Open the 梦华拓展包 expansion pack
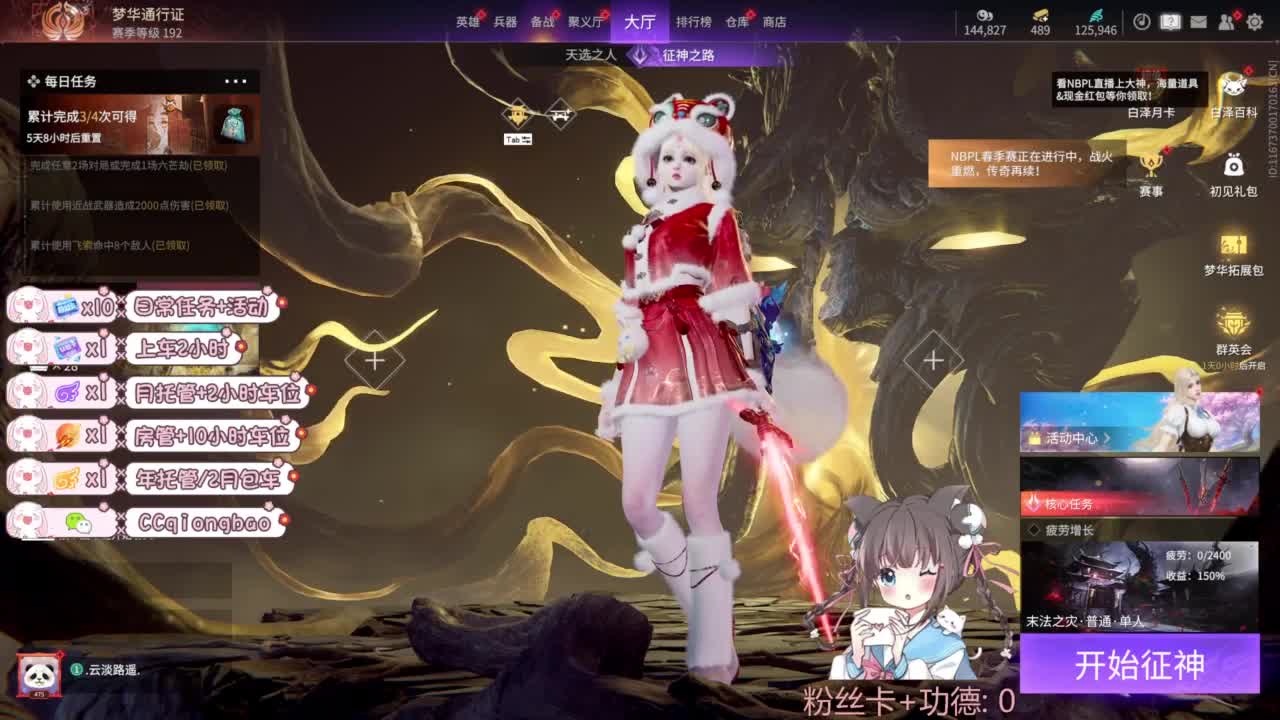1280x720 pixels. (x=1234, y=247)
